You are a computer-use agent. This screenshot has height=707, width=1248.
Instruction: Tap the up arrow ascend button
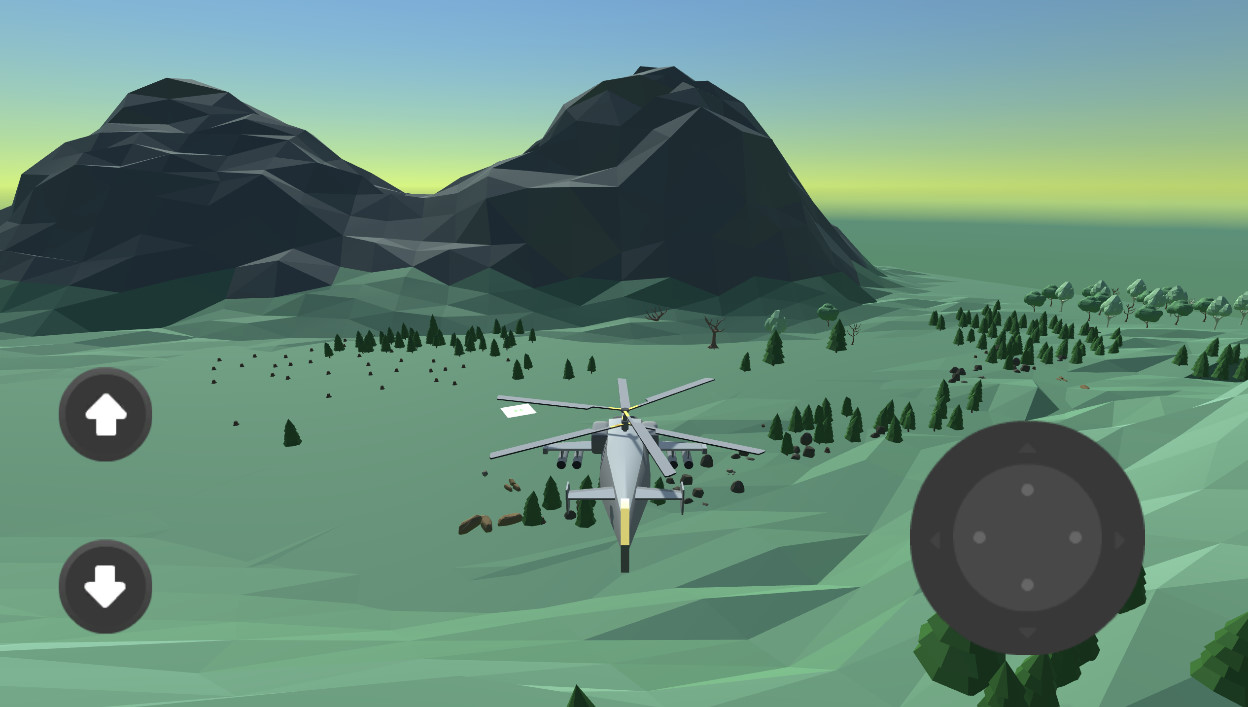tap(105, 414)
